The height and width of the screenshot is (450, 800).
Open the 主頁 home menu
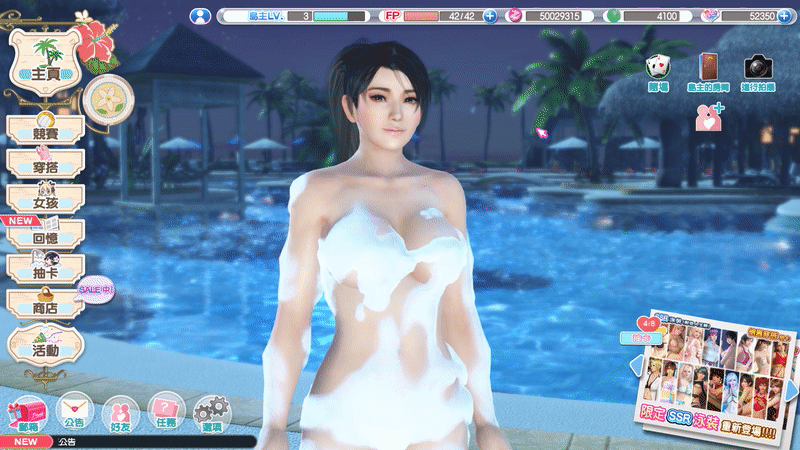pyautogui.click(x=43, y=61)
